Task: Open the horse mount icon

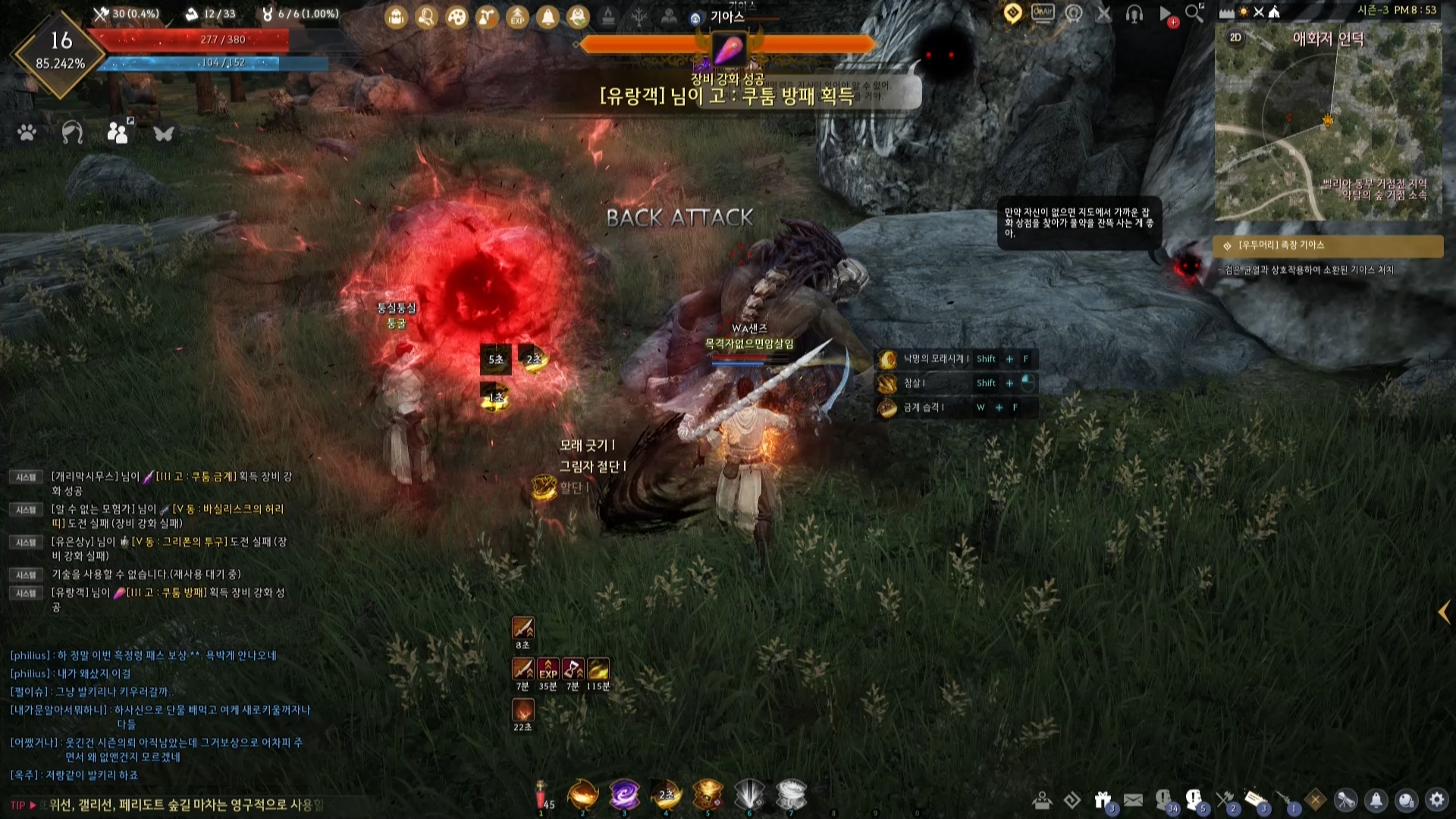Action: pos(72,133)
